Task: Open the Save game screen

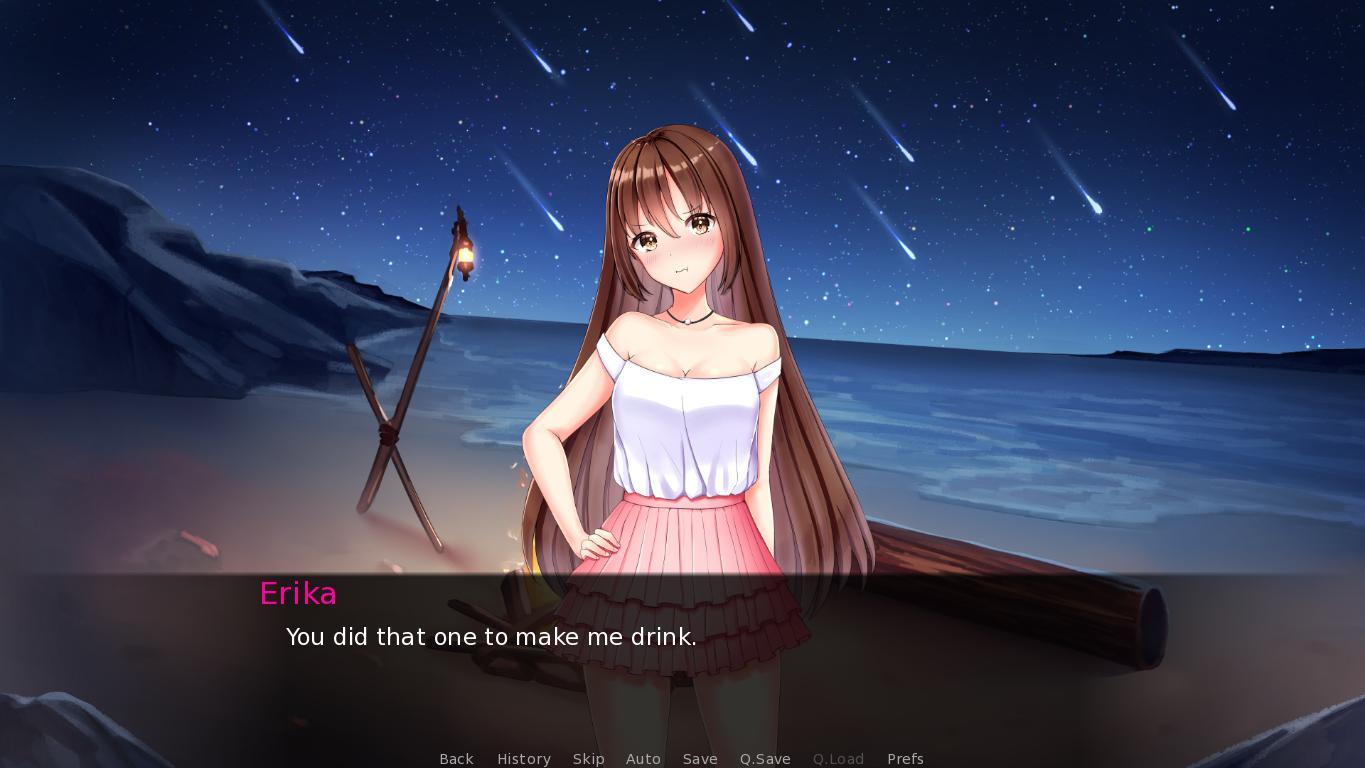Action: (x=700, y=759)
